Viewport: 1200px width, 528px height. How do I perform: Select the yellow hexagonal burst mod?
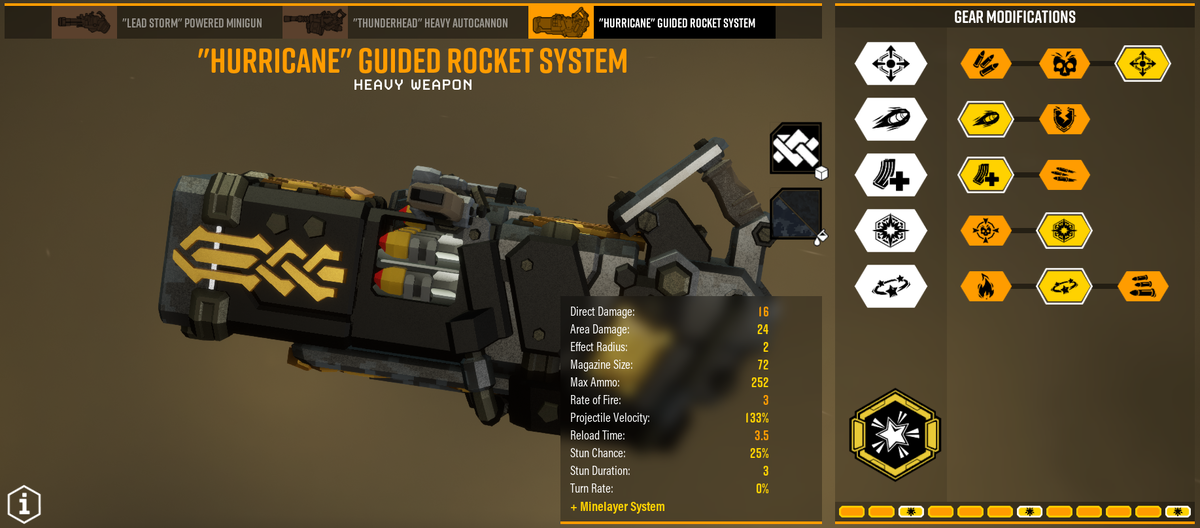[1062, 231]
